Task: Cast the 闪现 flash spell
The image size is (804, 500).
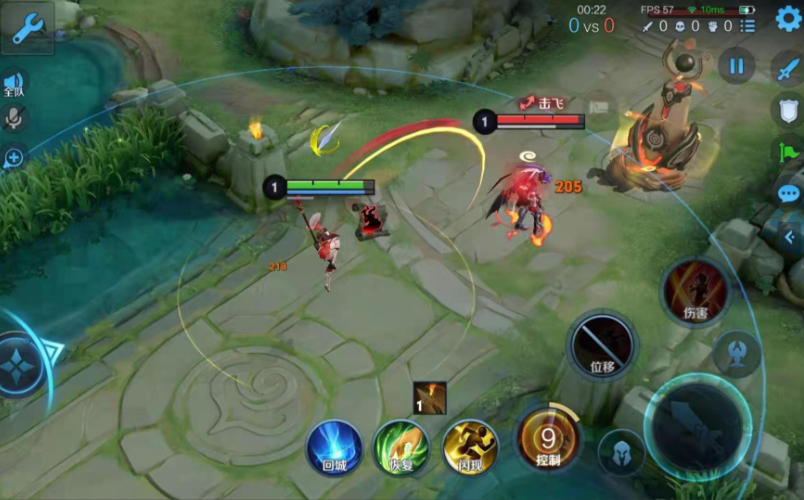Action: pos(470,446)
